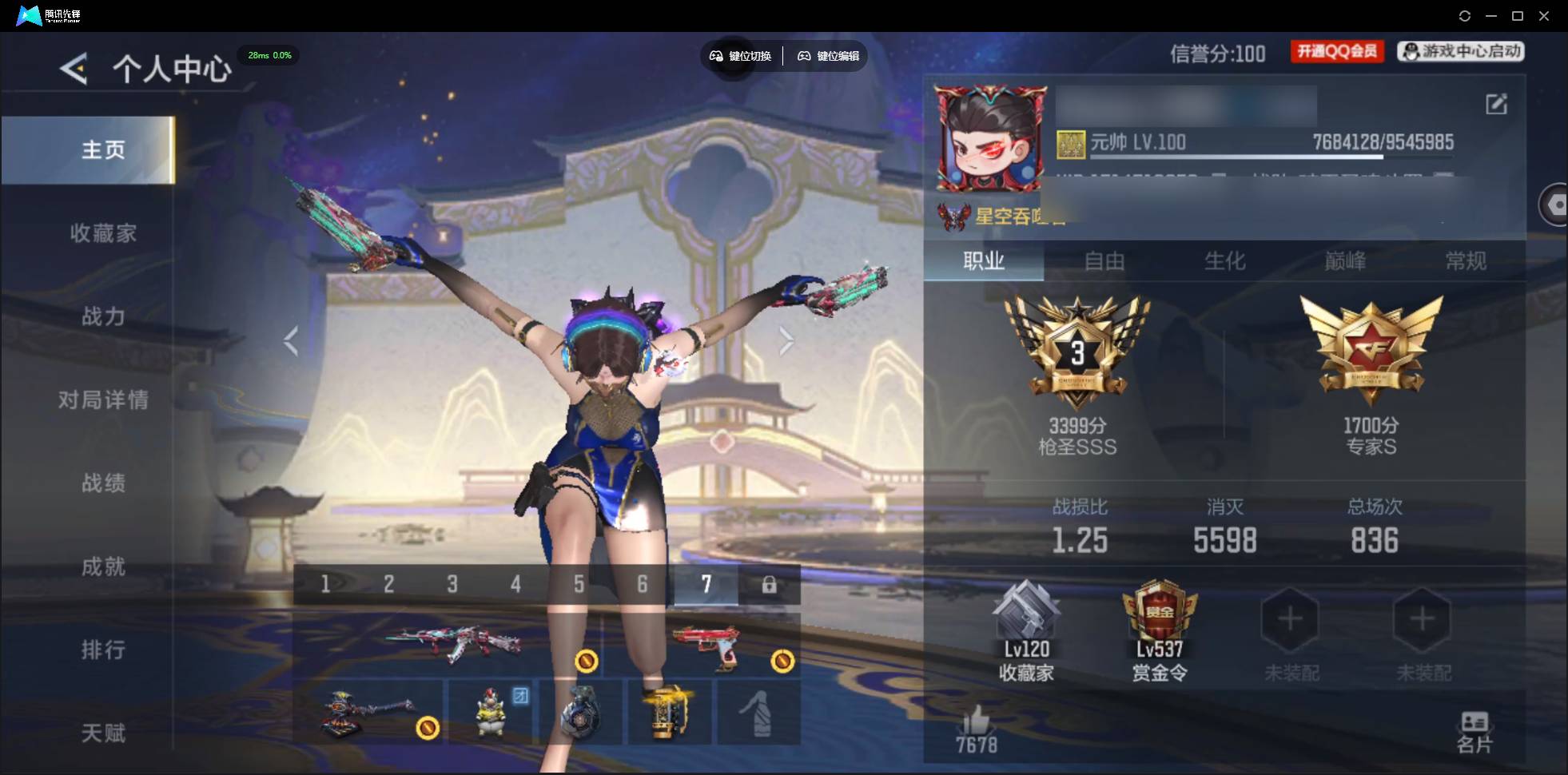Click the 开通QQ会员 button
The image size is (1568, 775).
[1337, 52]
